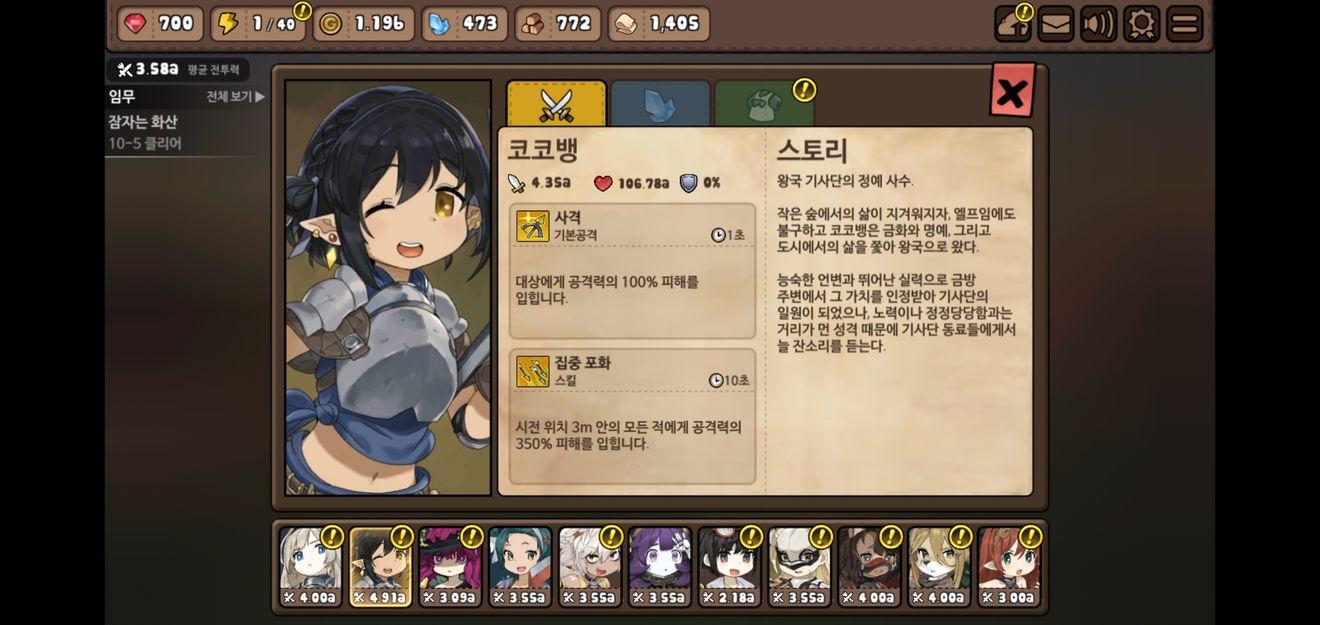This screenshot has height=625, width=1320.
Task: Open the mail envelope inbox
Action: [x=1056, y=24]
